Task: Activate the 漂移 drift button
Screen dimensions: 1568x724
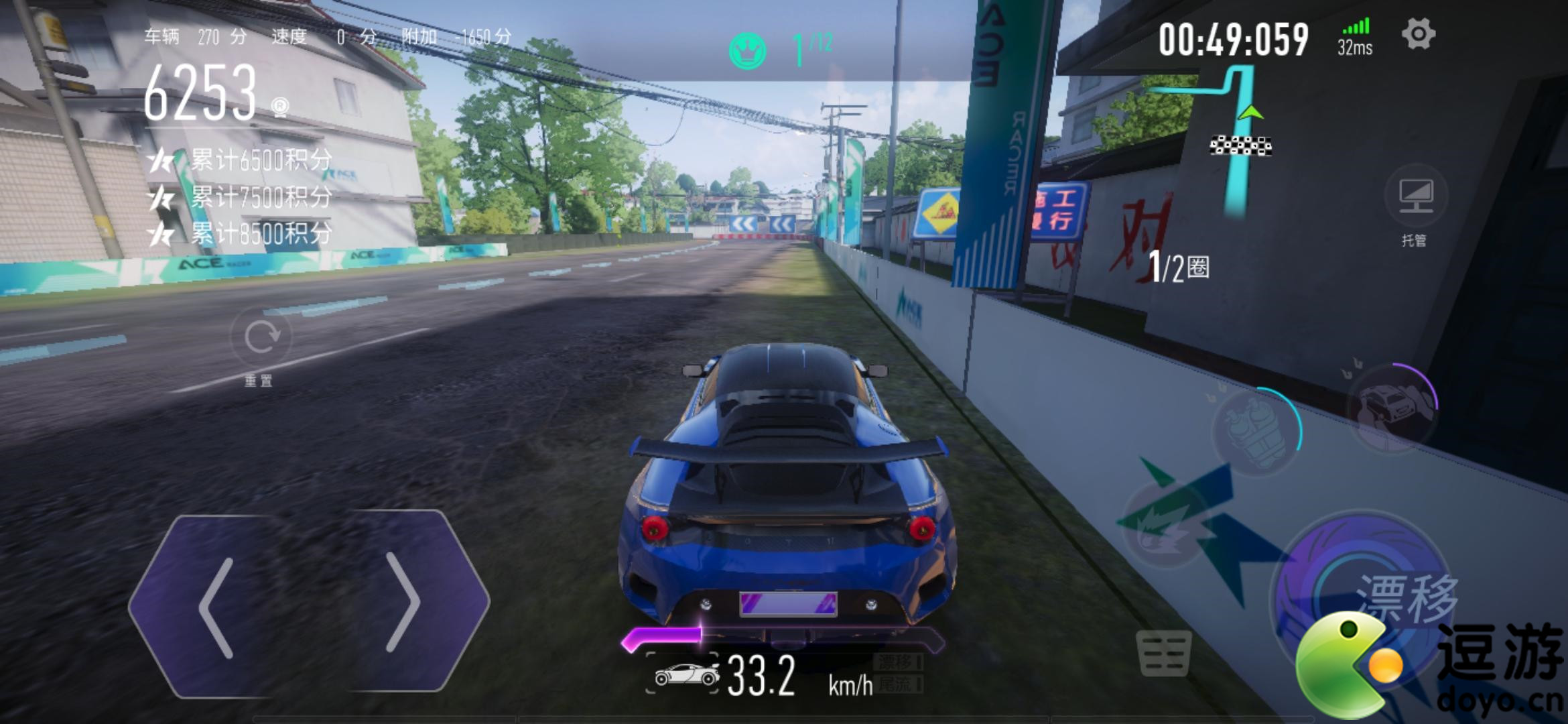Action: click(x=1367, y=590)
